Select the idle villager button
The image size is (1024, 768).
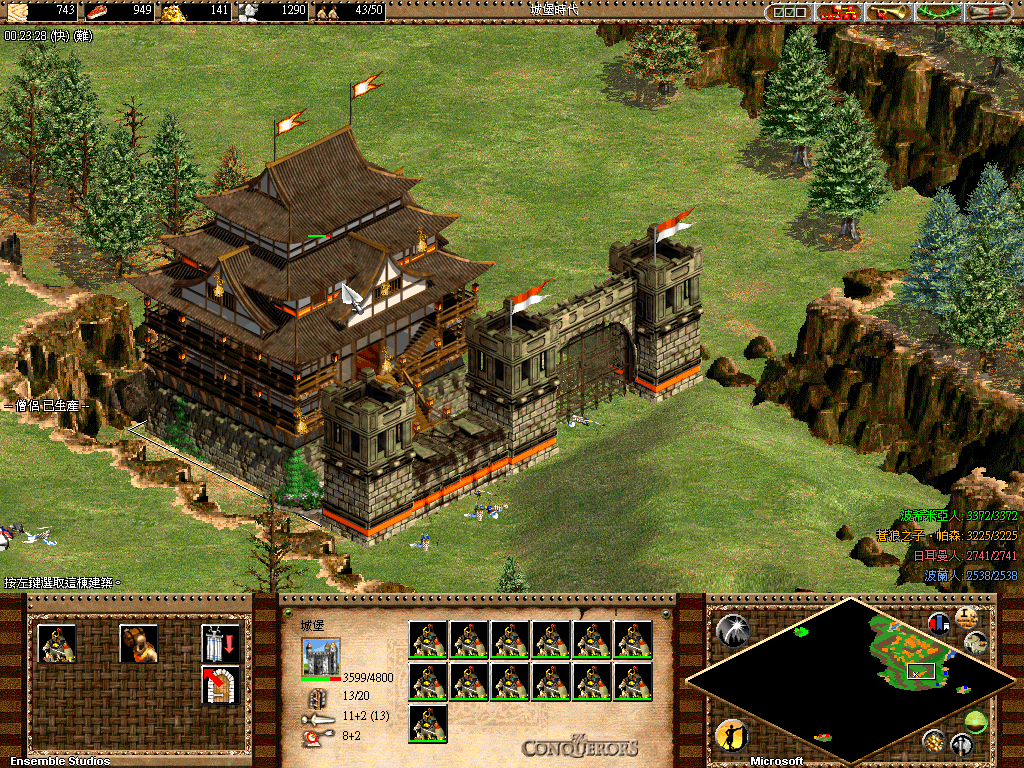(x=732, y=737)
